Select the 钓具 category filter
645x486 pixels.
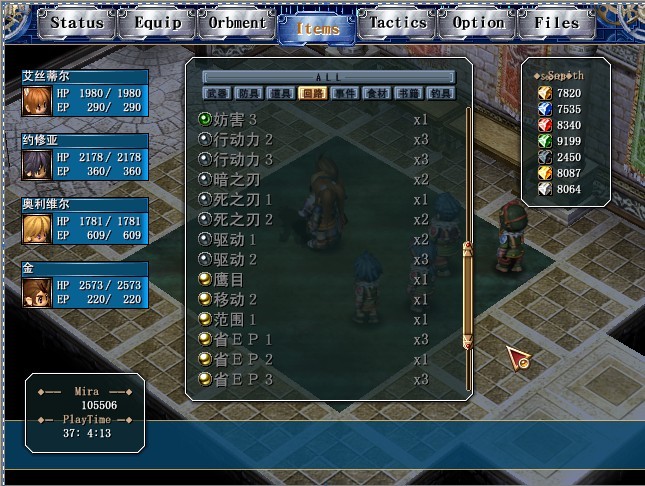click(441, 94)
